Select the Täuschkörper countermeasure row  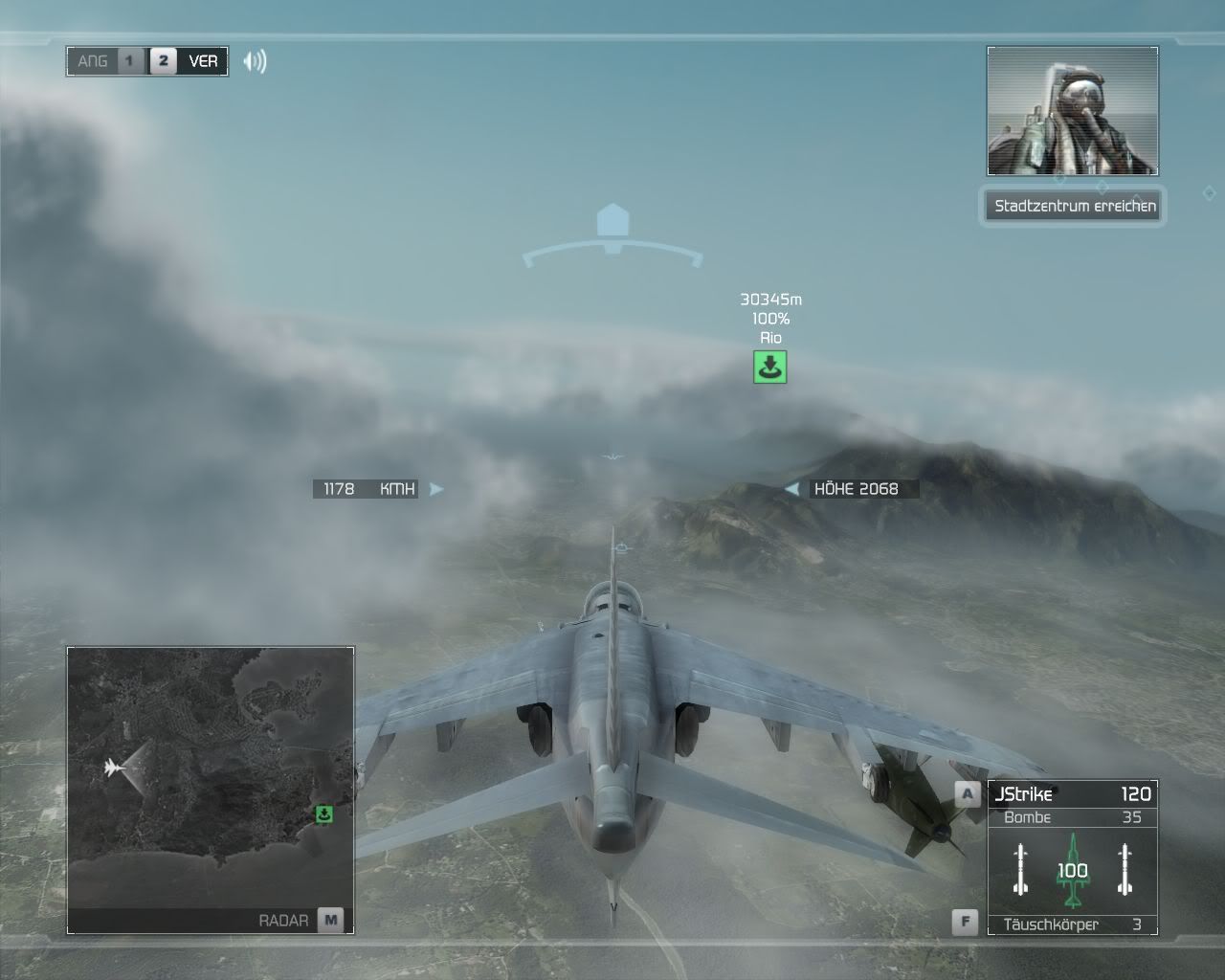tap(1072, 924)
